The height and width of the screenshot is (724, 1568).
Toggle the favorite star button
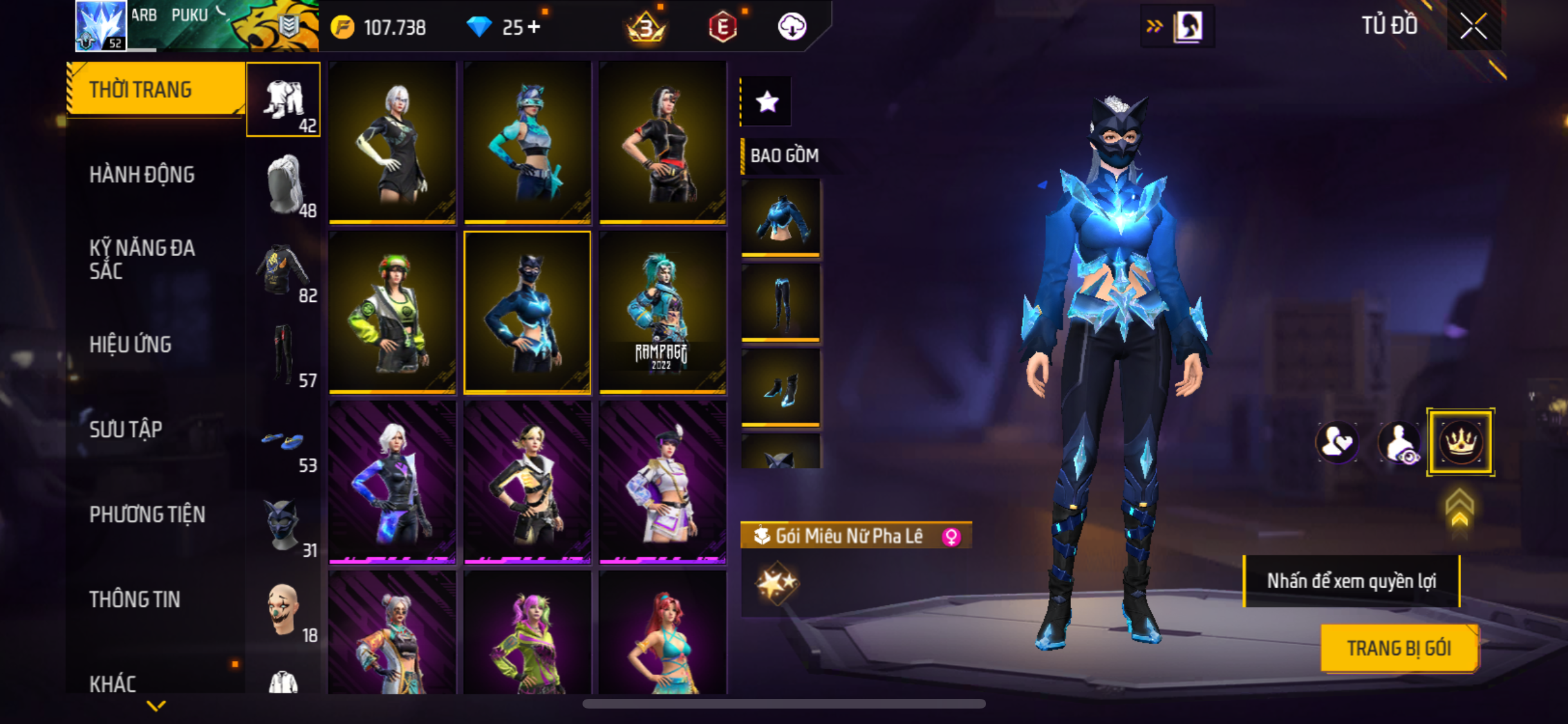click(x=767, y=102)
